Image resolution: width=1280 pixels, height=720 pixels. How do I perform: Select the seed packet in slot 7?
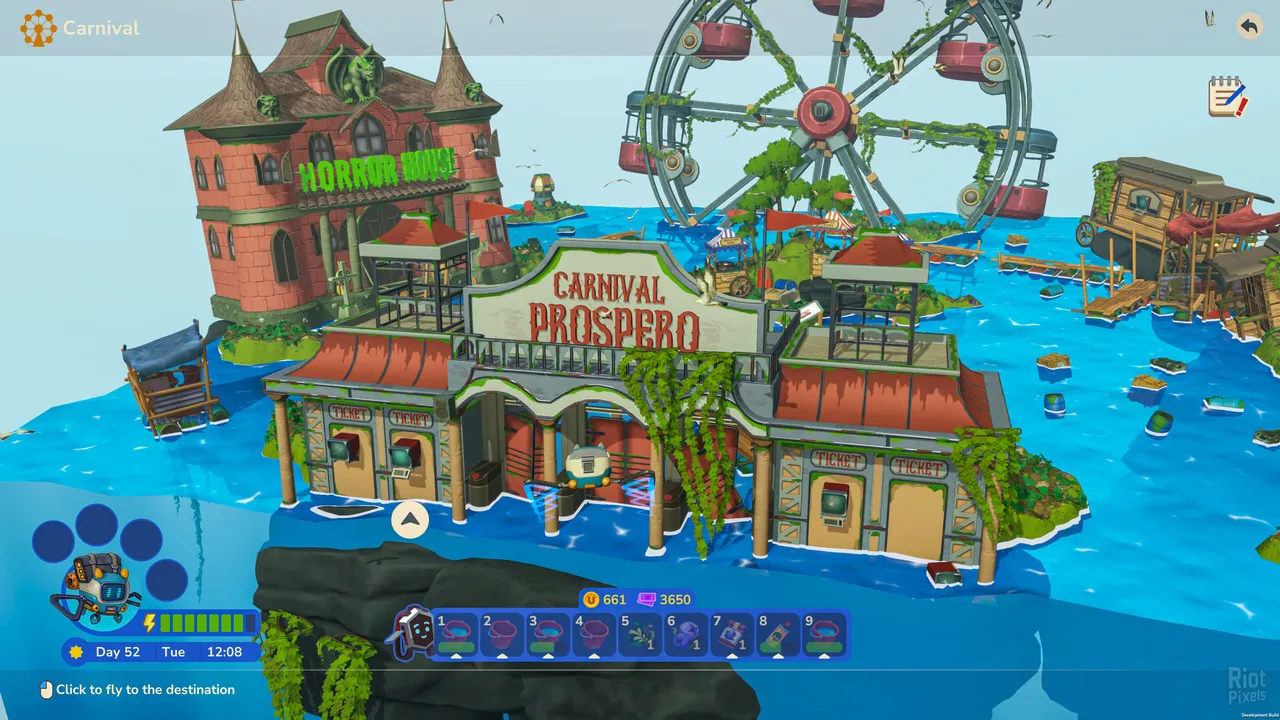(732, 635)
